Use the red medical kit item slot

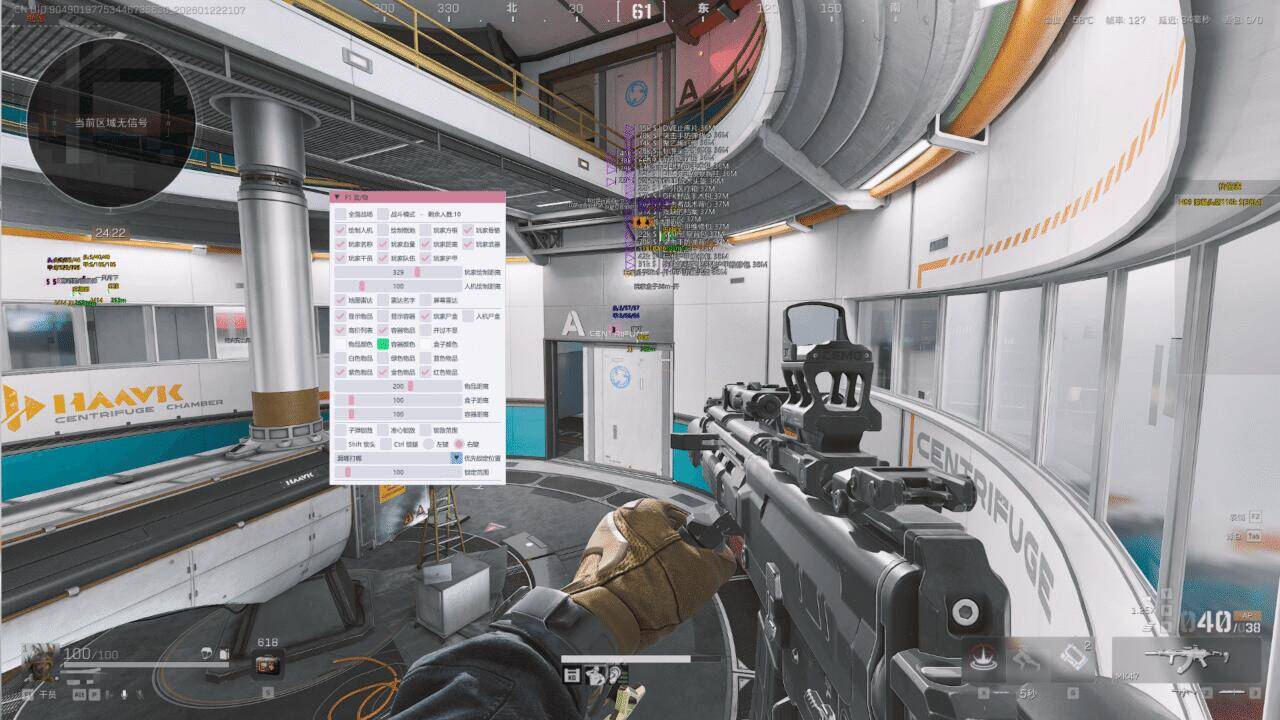click(x=268, y=663)
